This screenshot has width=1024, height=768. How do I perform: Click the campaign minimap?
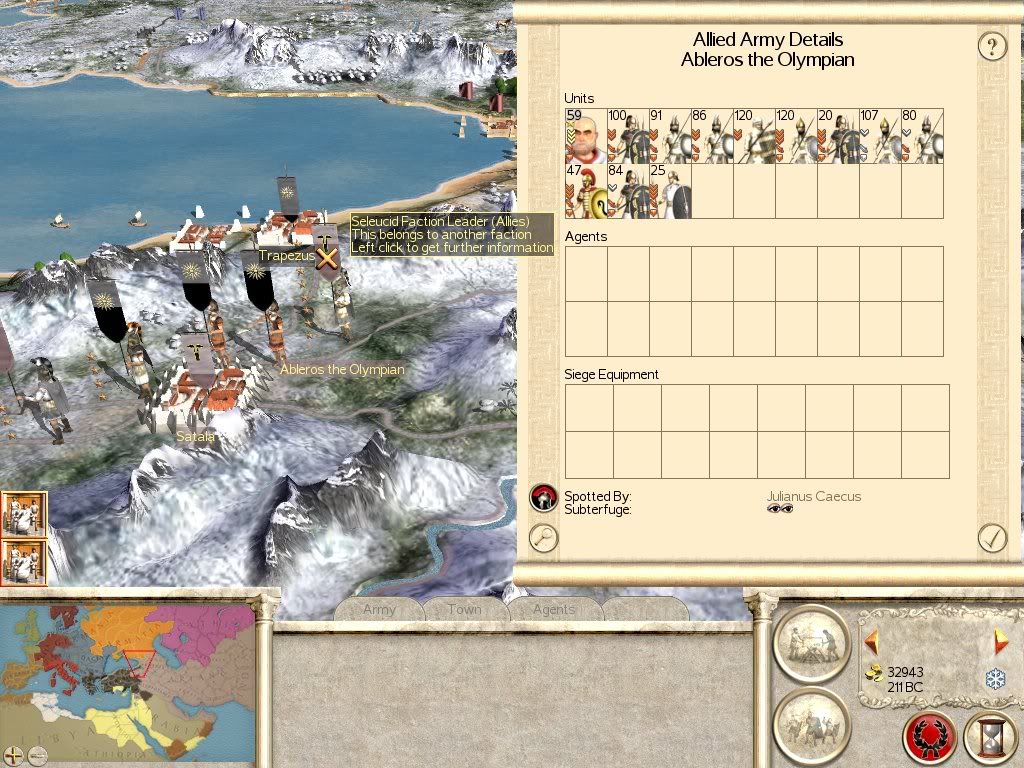pyautogui.click(x=128, y=670)
